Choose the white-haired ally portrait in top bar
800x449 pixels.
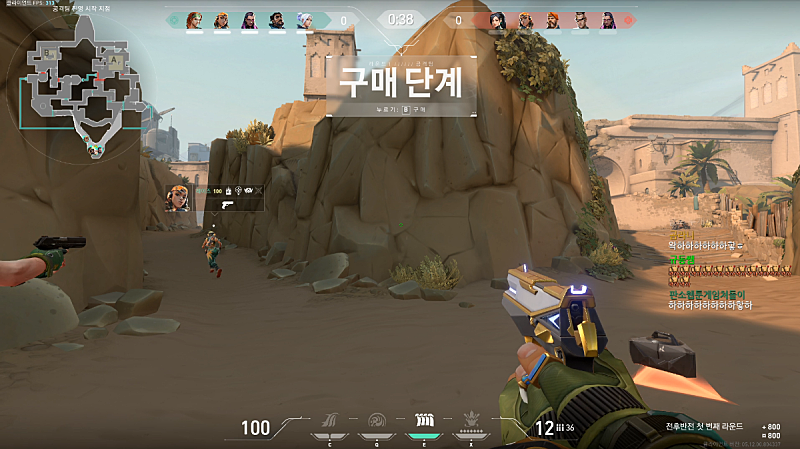[x=305, y=20]
